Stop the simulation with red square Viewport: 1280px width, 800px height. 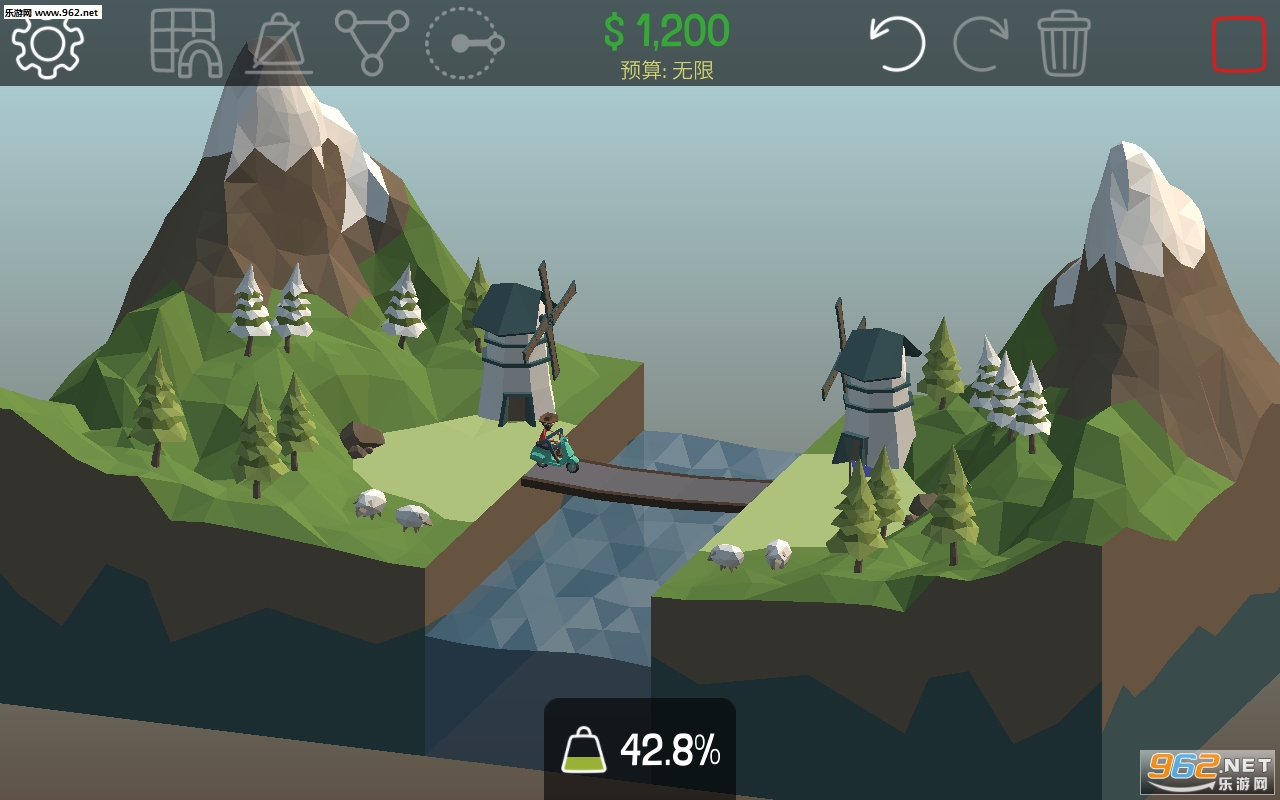1238,44
